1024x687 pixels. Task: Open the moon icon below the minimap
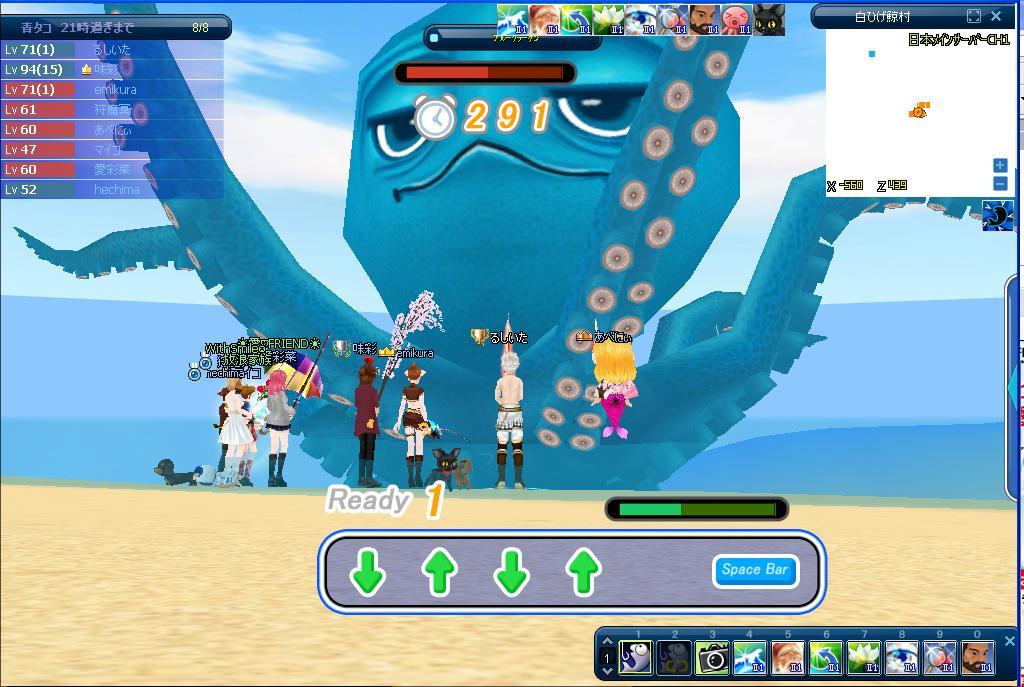tap(997, 215)
